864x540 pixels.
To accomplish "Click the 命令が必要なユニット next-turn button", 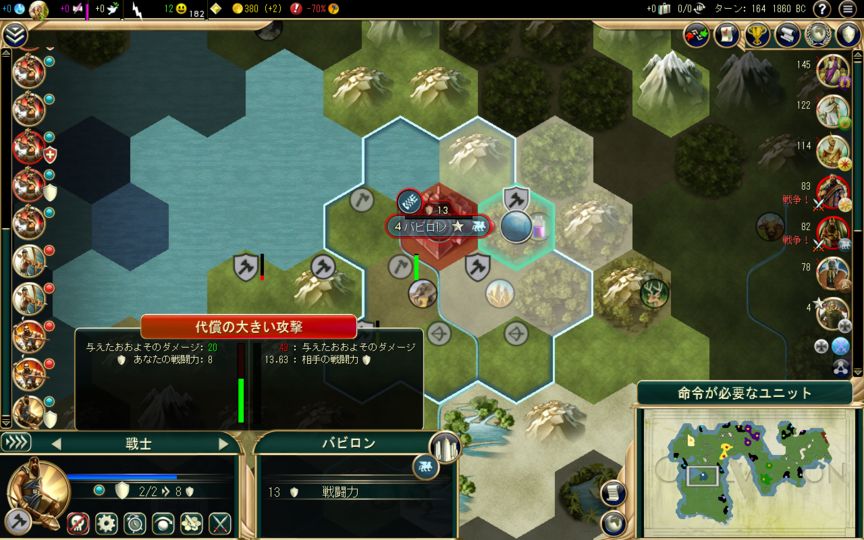I will pyautogui.click(x=744, y=393).
